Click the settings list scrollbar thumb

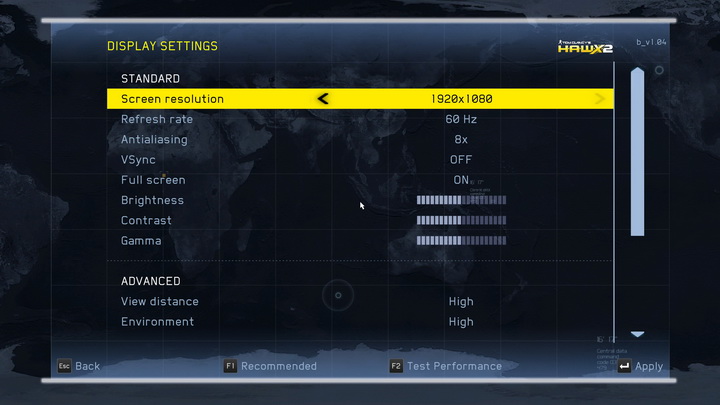pyautogui.click(x=637, y=150)
